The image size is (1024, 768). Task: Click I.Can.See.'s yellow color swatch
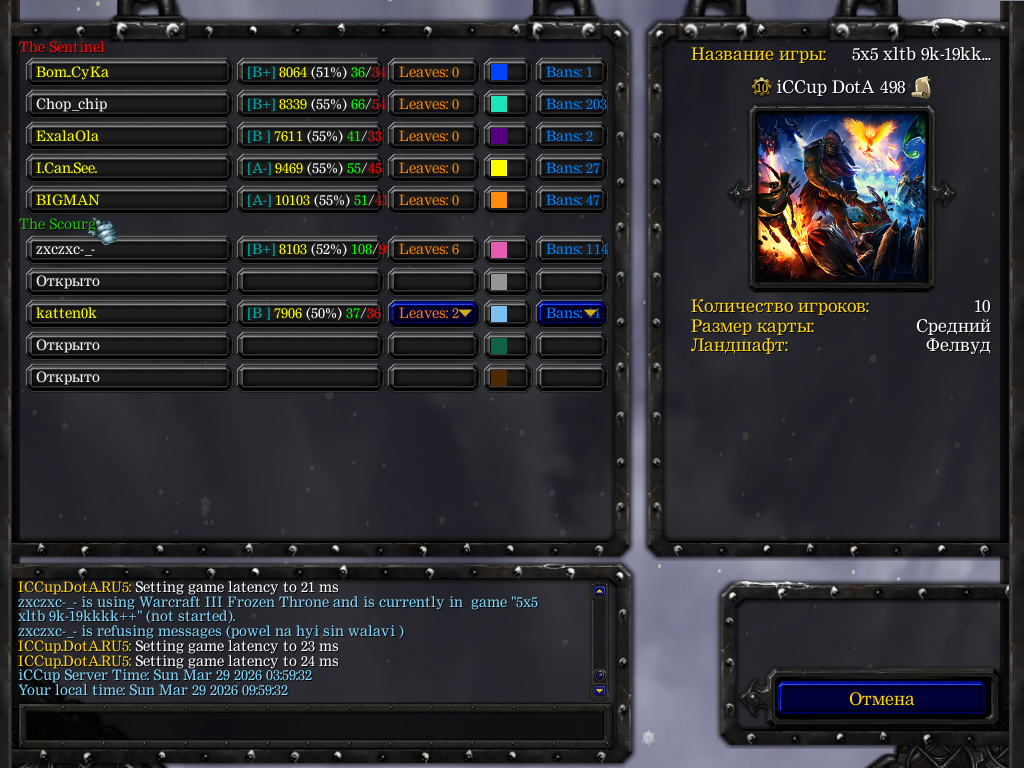499,168
